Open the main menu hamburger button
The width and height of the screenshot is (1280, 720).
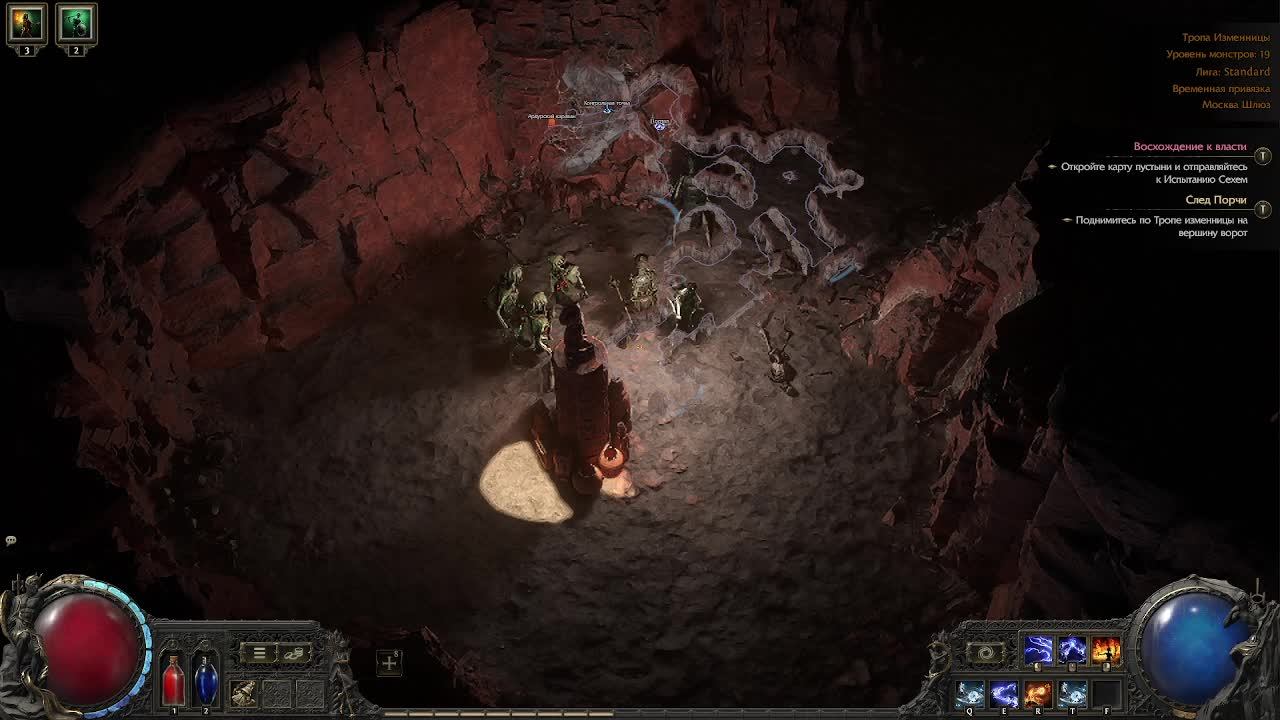(259, 653)
